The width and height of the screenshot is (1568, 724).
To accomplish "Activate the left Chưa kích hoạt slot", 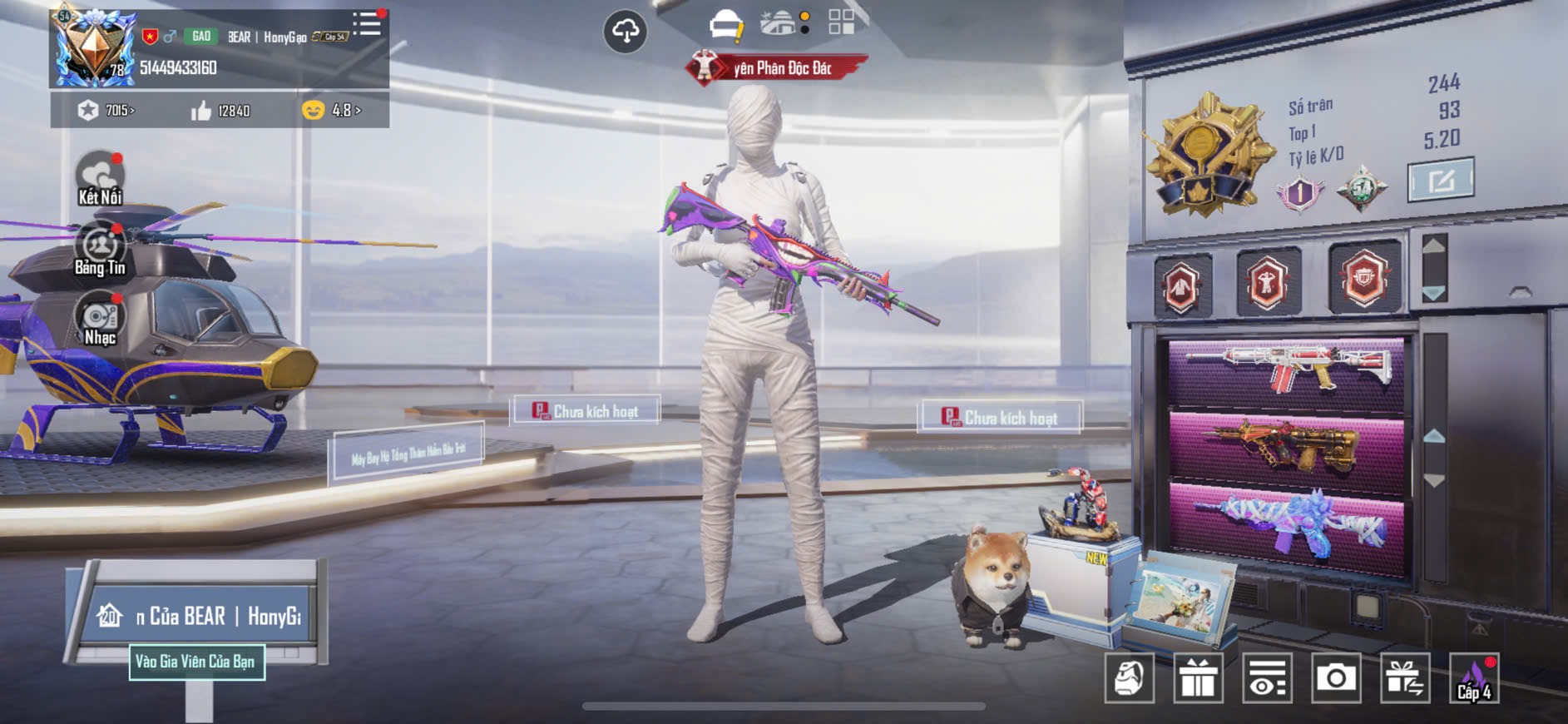I will 585,411.
